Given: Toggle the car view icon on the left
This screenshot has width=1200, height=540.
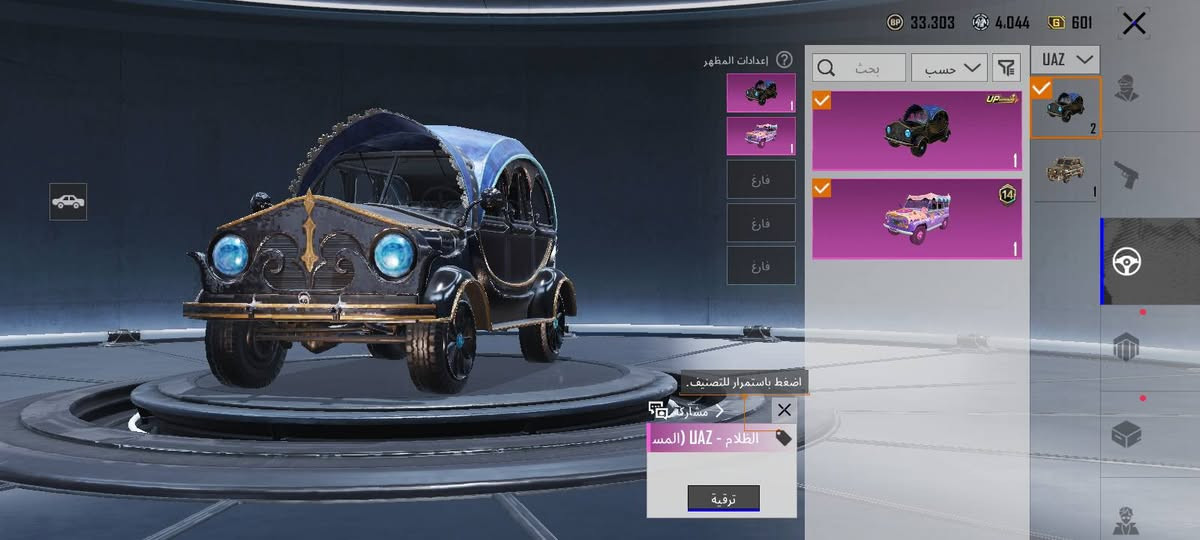Looking at the screenshot, I should (68, 202).
